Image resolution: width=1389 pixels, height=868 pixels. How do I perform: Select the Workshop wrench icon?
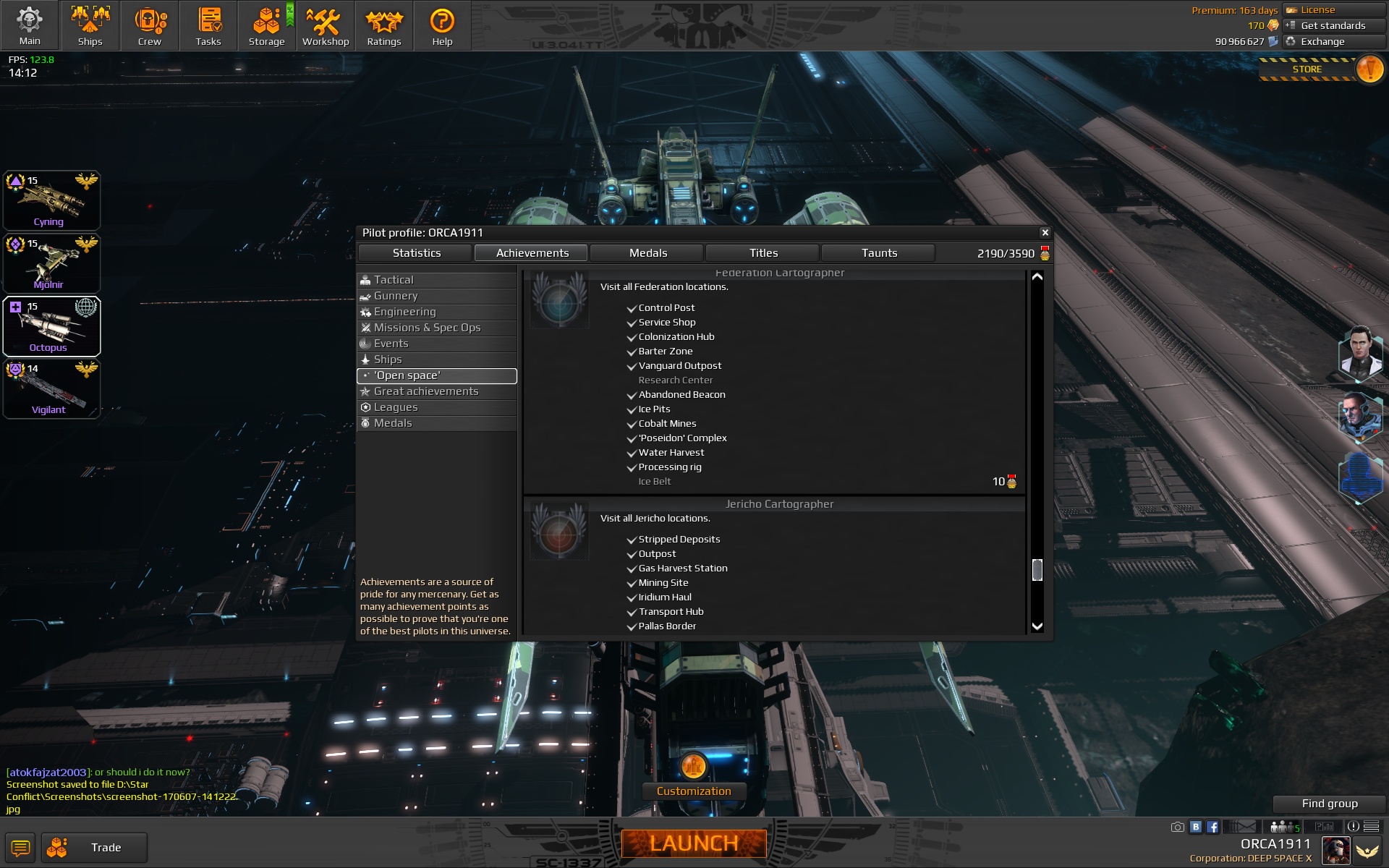tap(325, 22)
